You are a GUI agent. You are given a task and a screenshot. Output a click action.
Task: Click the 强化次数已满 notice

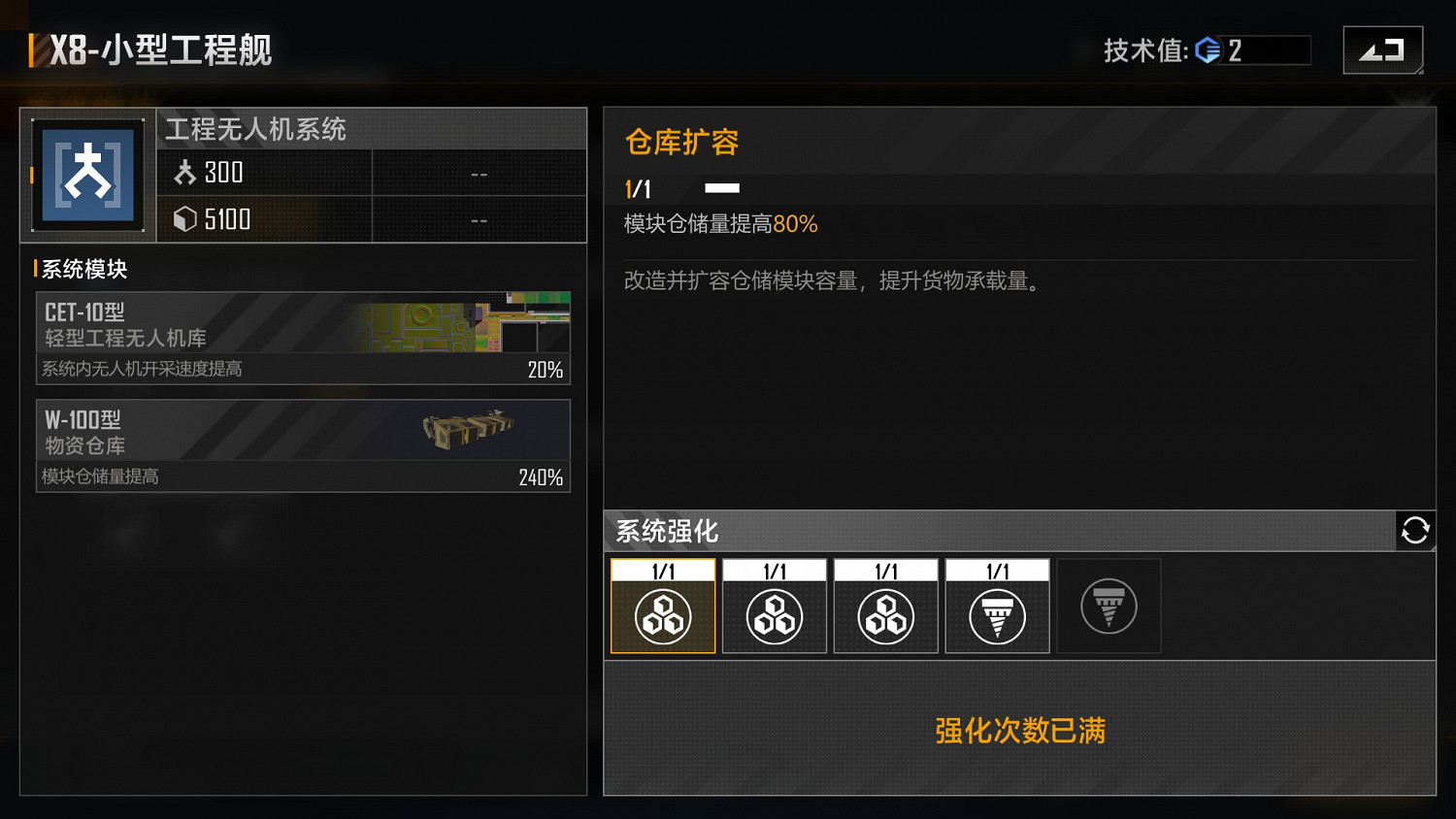1018,732
